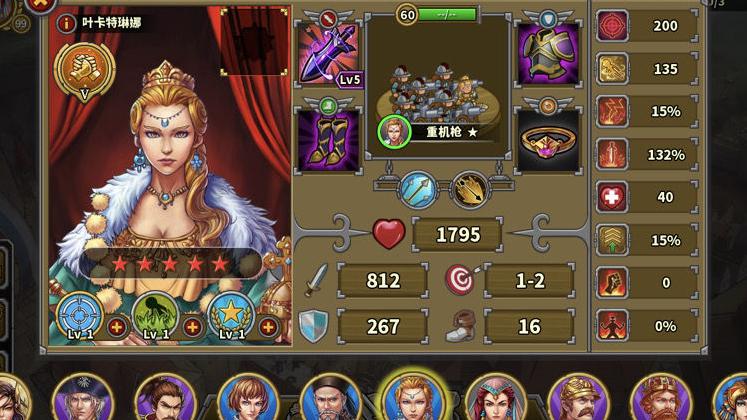The height and width of the screenshot is (420, 747).
Task: Select the armor chestplate equipment slot
Action: [547, 54]
